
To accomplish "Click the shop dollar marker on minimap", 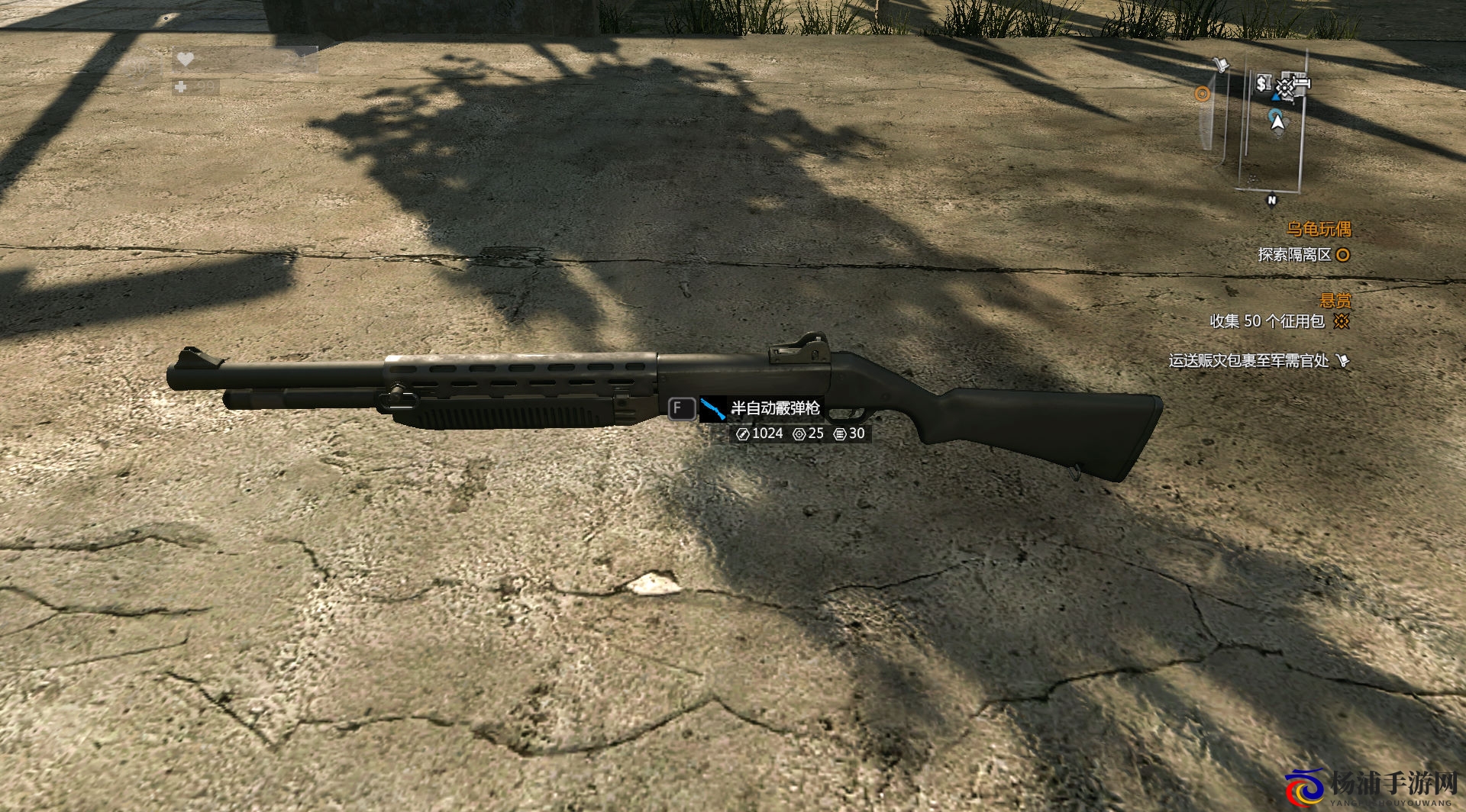I will click(x=1262, y=82).
